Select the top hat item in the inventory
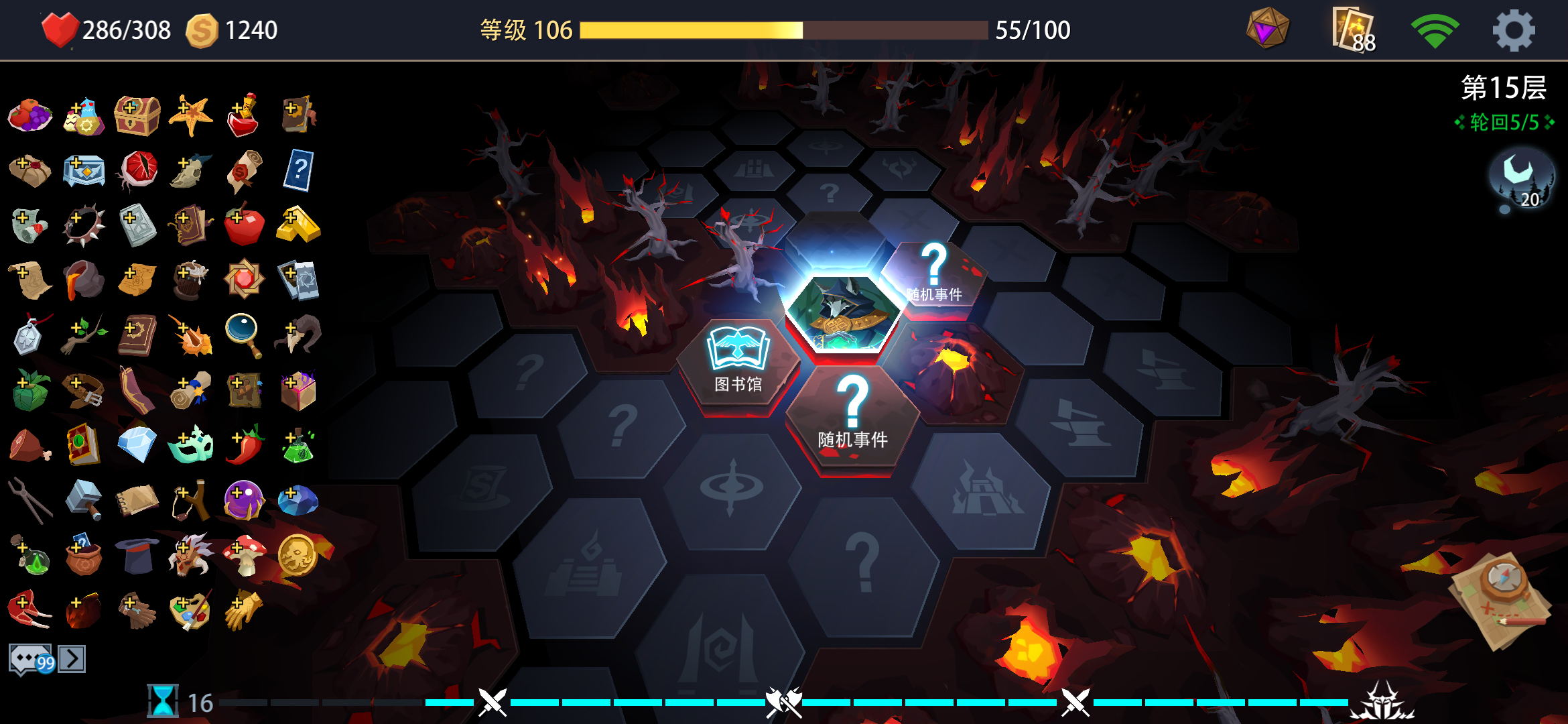The height and width of the screenshot is (724, 1568). (x=137, y=554)
